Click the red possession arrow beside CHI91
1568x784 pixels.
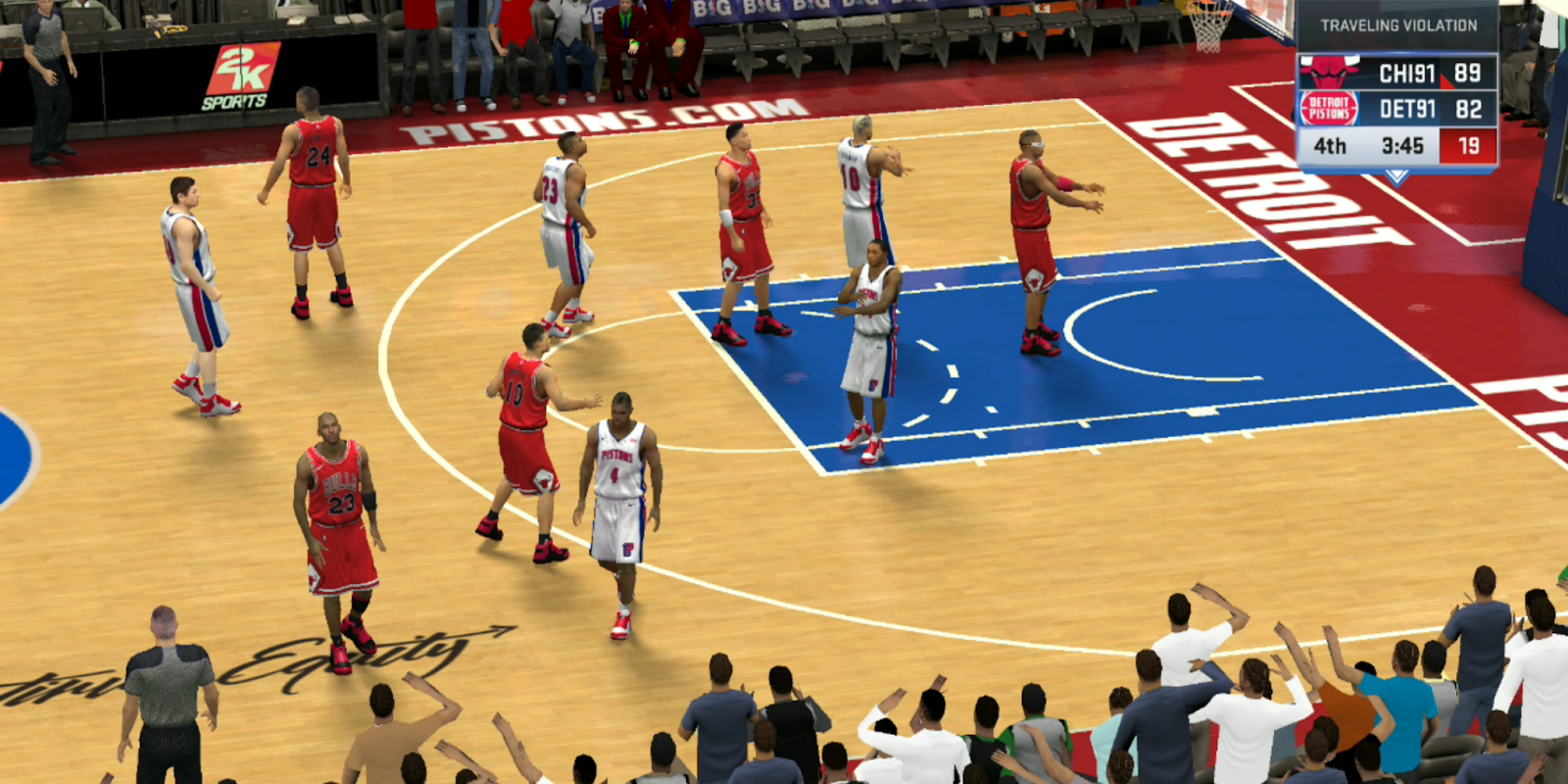[1447, 81]
